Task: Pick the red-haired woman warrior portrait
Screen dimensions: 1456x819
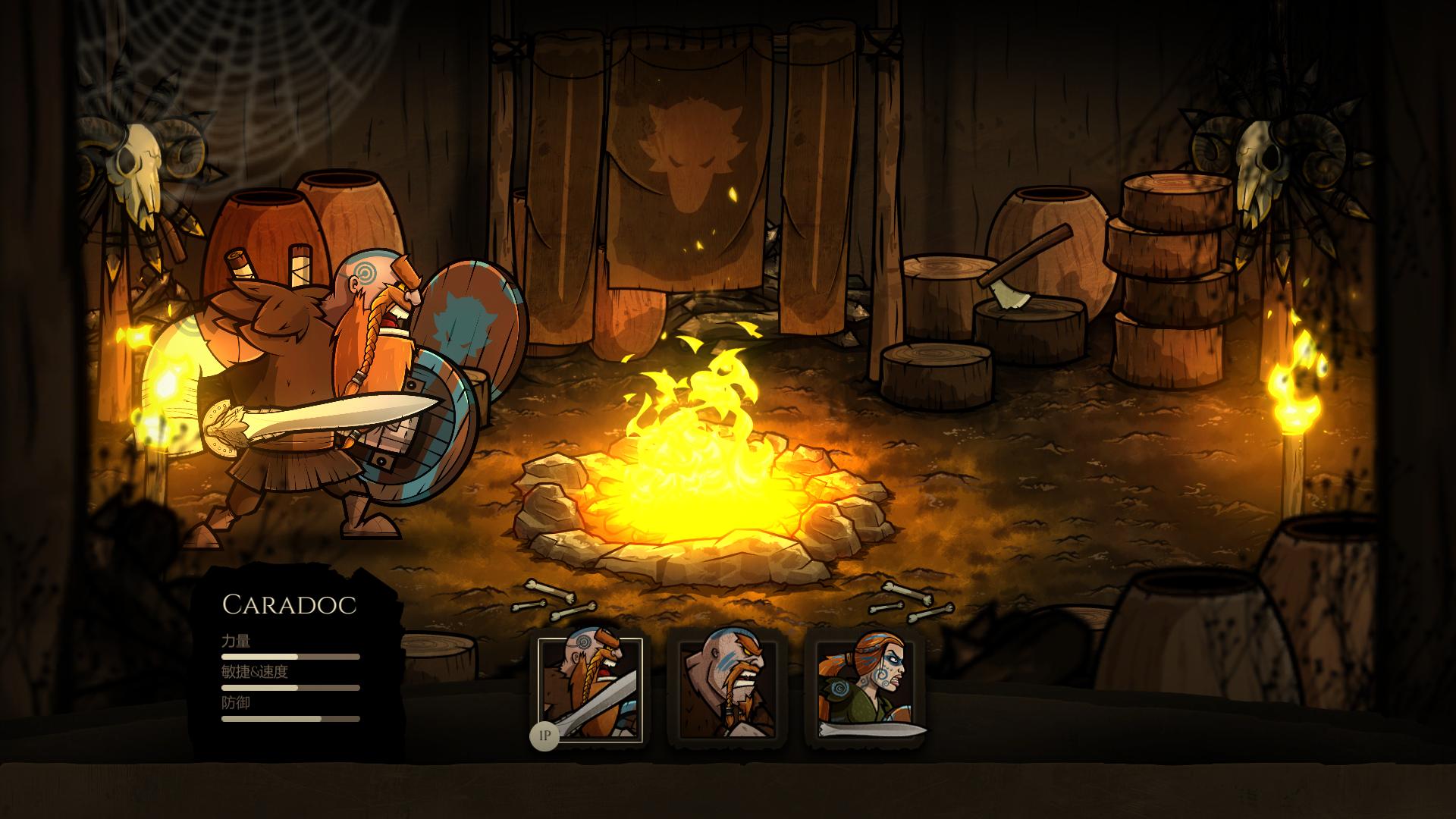Action: [x=864, y=689]
